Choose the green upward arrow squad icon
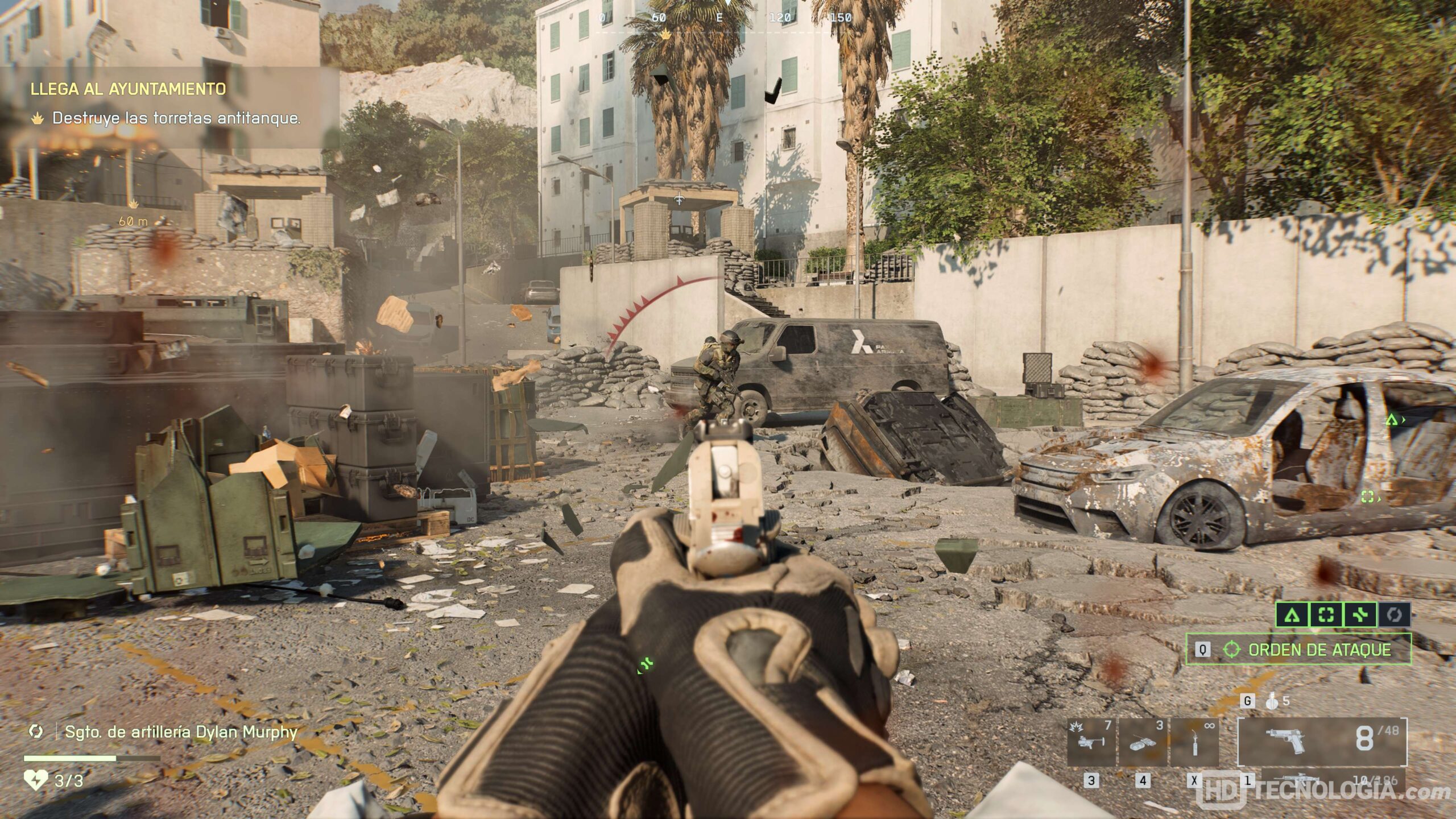 point(1292,615)
